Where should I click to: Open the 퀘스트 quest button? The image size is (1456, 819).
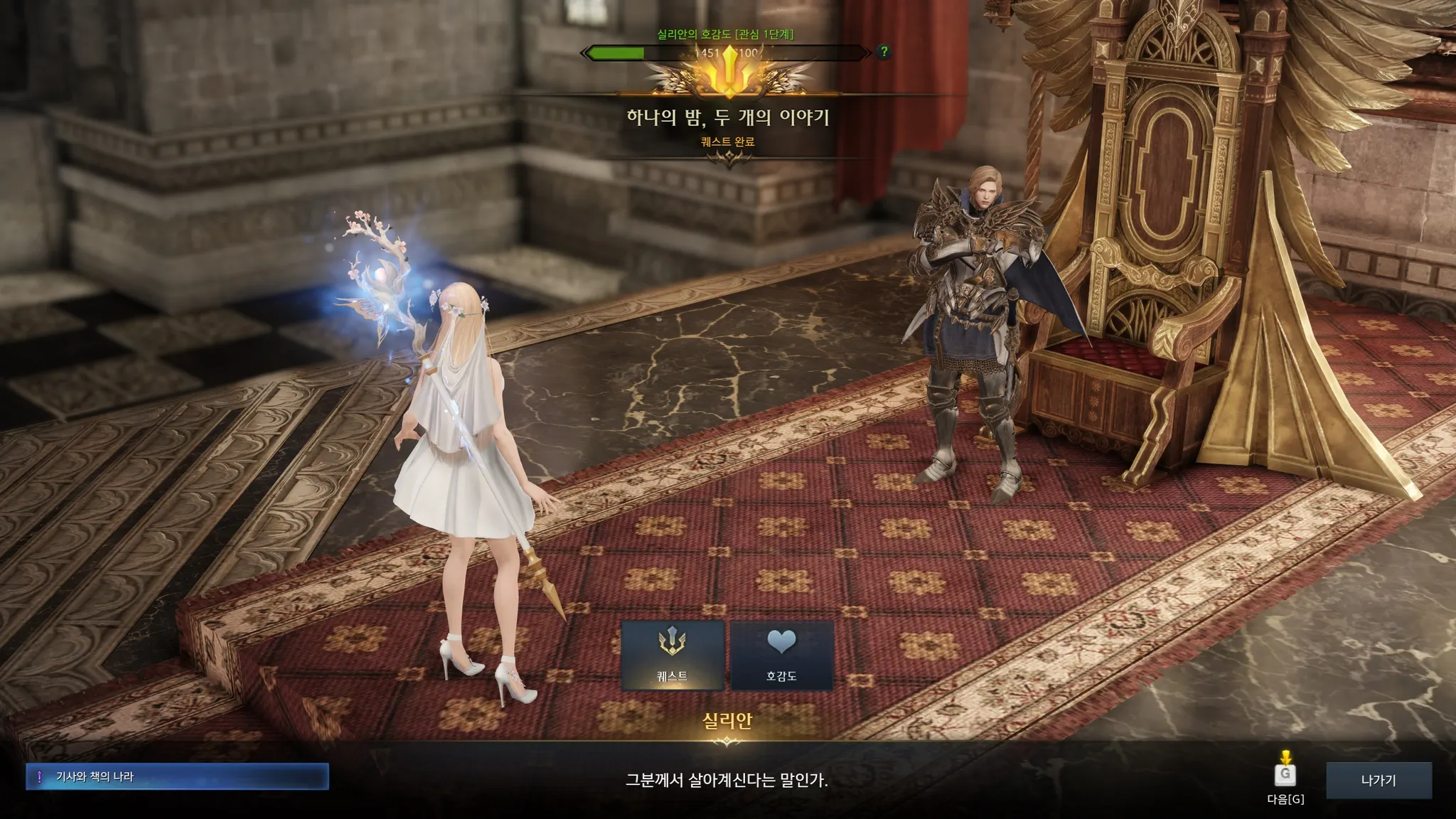coord(673,655)
